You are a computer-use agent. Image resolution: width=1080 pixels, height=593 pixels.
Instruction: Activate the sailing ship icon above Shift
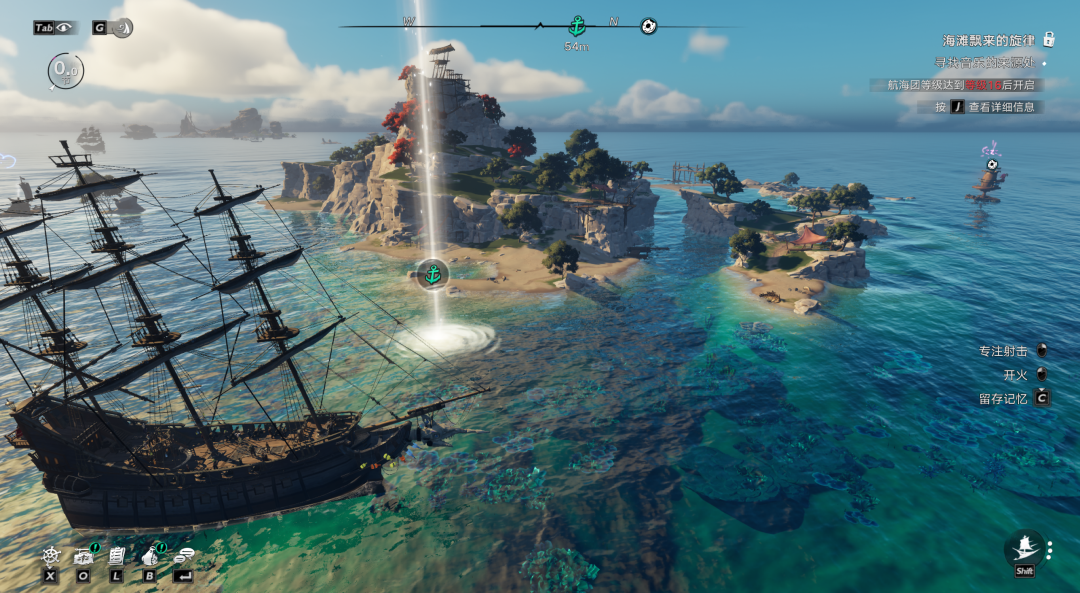[x=1024, y=547]
